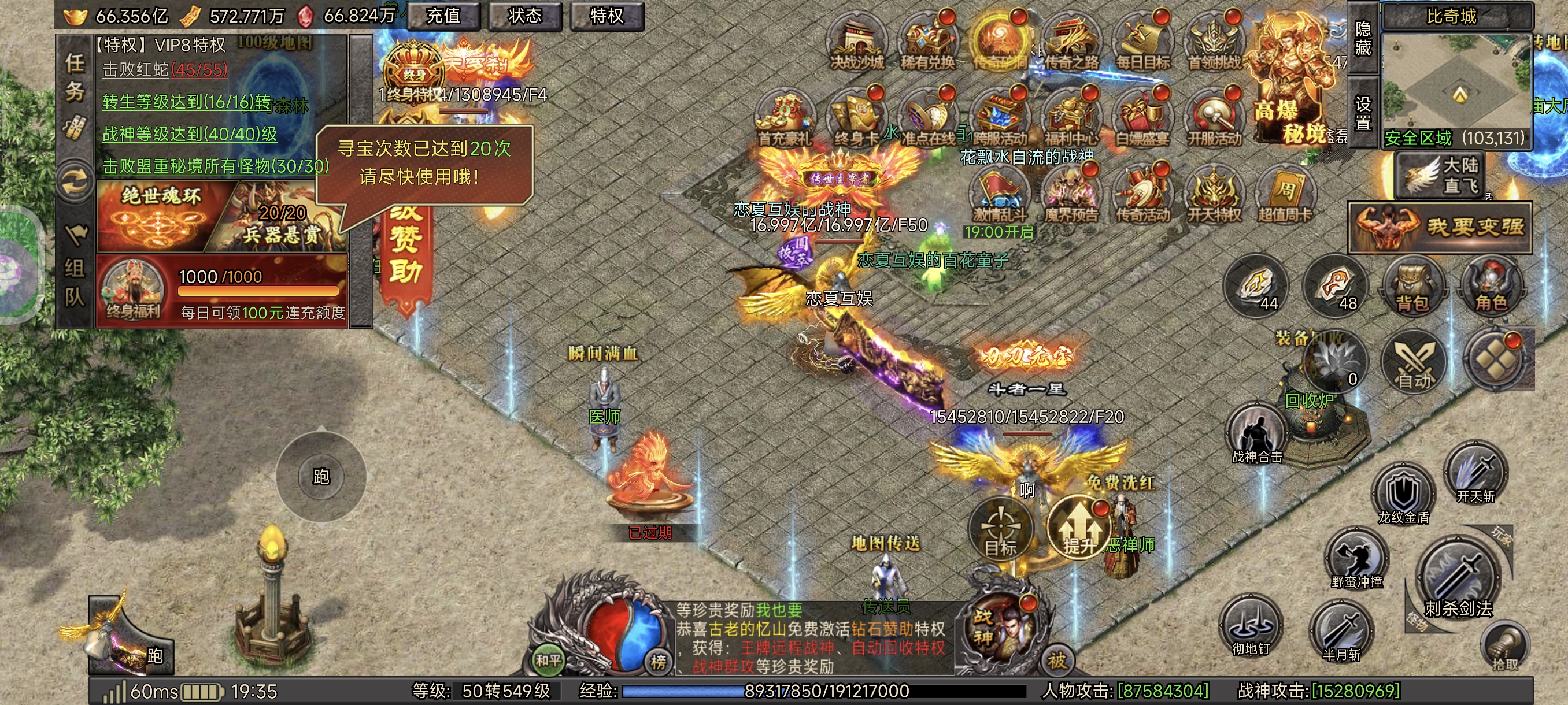Trigger the 战神合击 combo attack
The height and width of the screenshot is (705, 1568).
pos(1256,435)
